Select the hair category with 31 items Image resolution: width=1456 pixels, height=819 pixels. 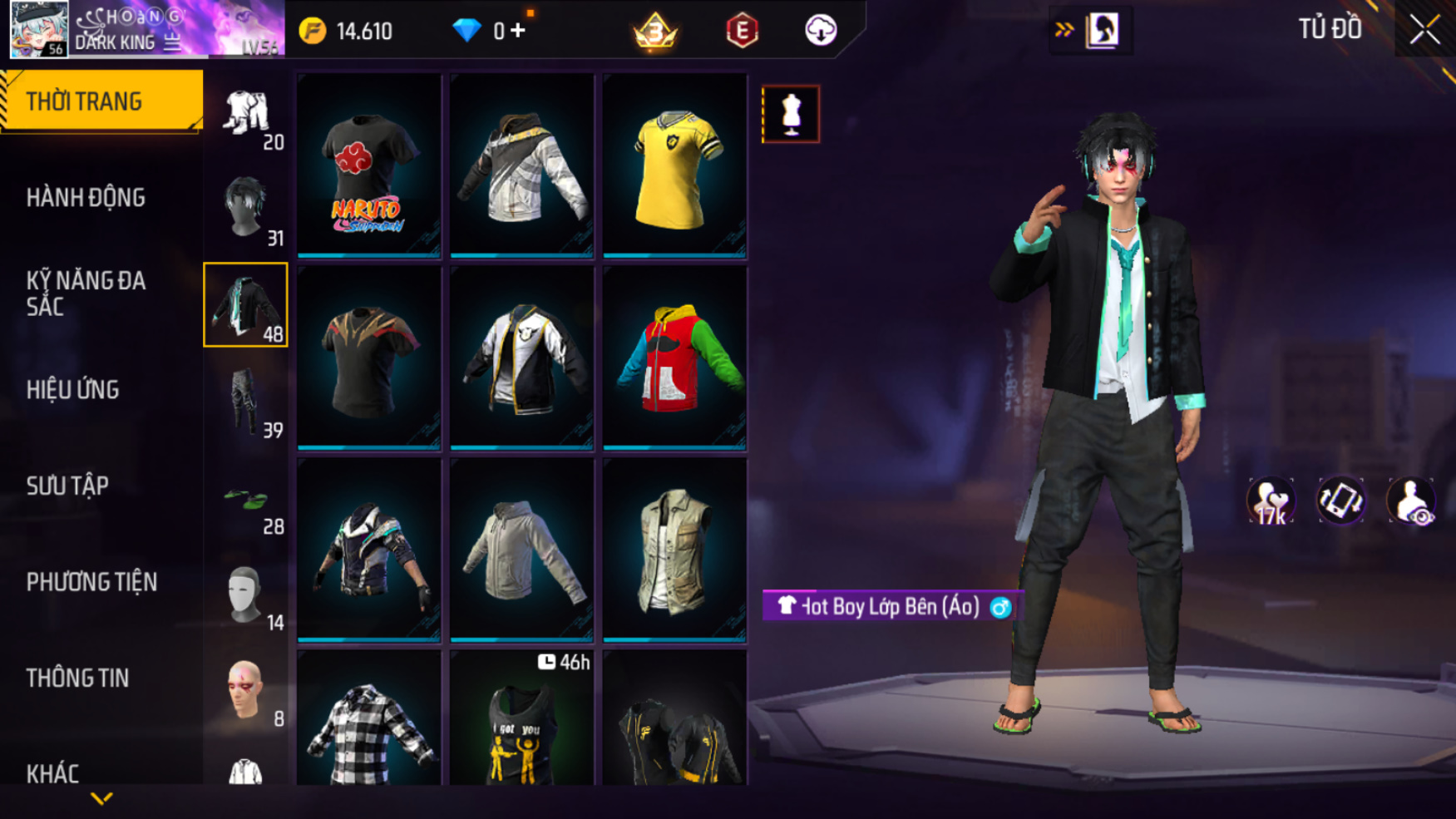tap(246, 210)
